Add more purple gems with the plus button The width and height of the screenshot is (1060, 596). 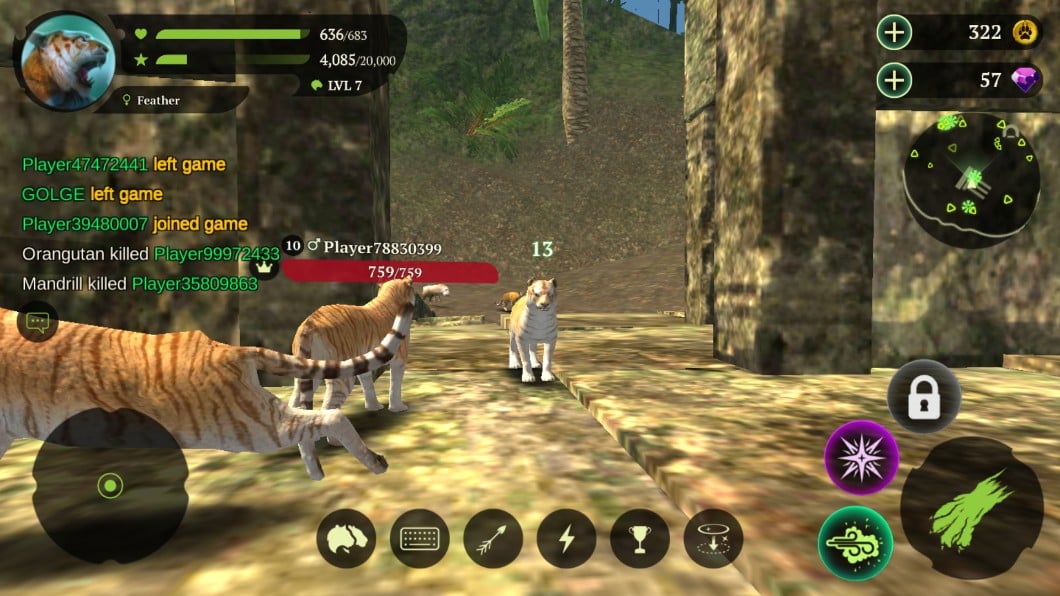pyautogui.click(x=894, y=80)
